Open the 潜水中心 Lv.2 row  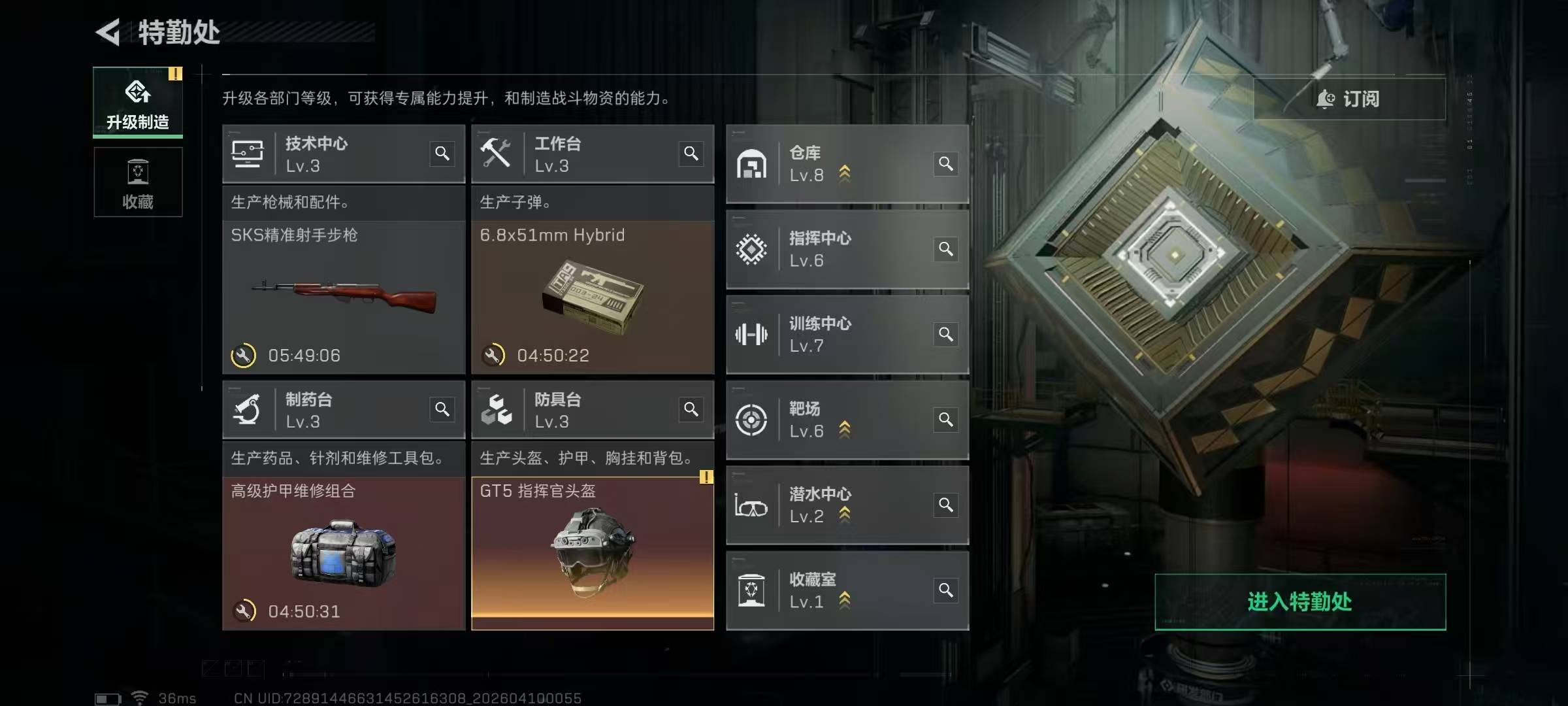(847, 505)
